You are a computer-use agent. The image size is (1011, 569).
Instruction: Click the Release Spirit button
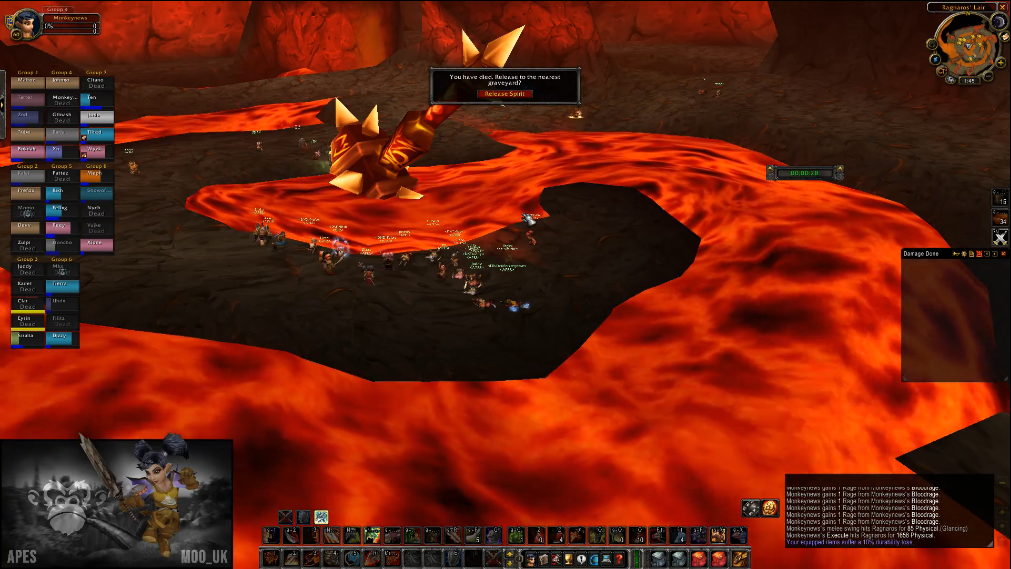point(504,93)
